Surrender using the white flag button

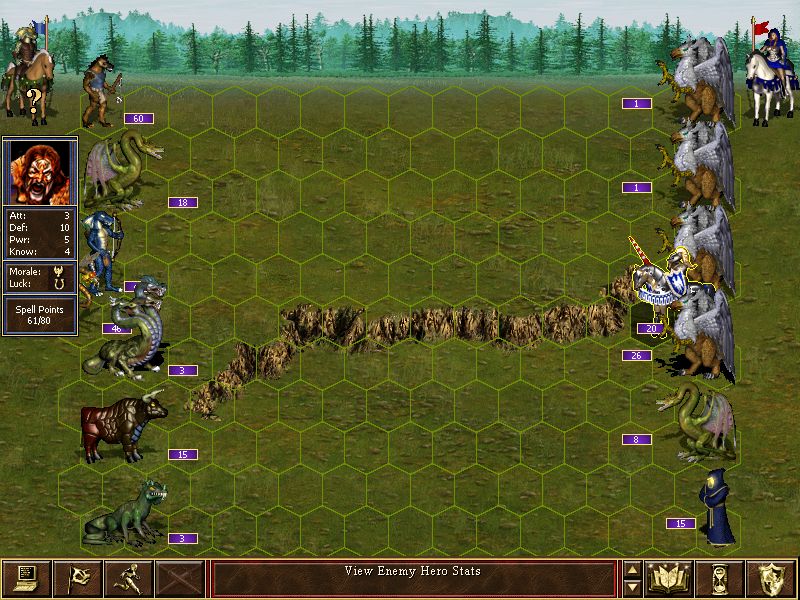pos(77,577)
